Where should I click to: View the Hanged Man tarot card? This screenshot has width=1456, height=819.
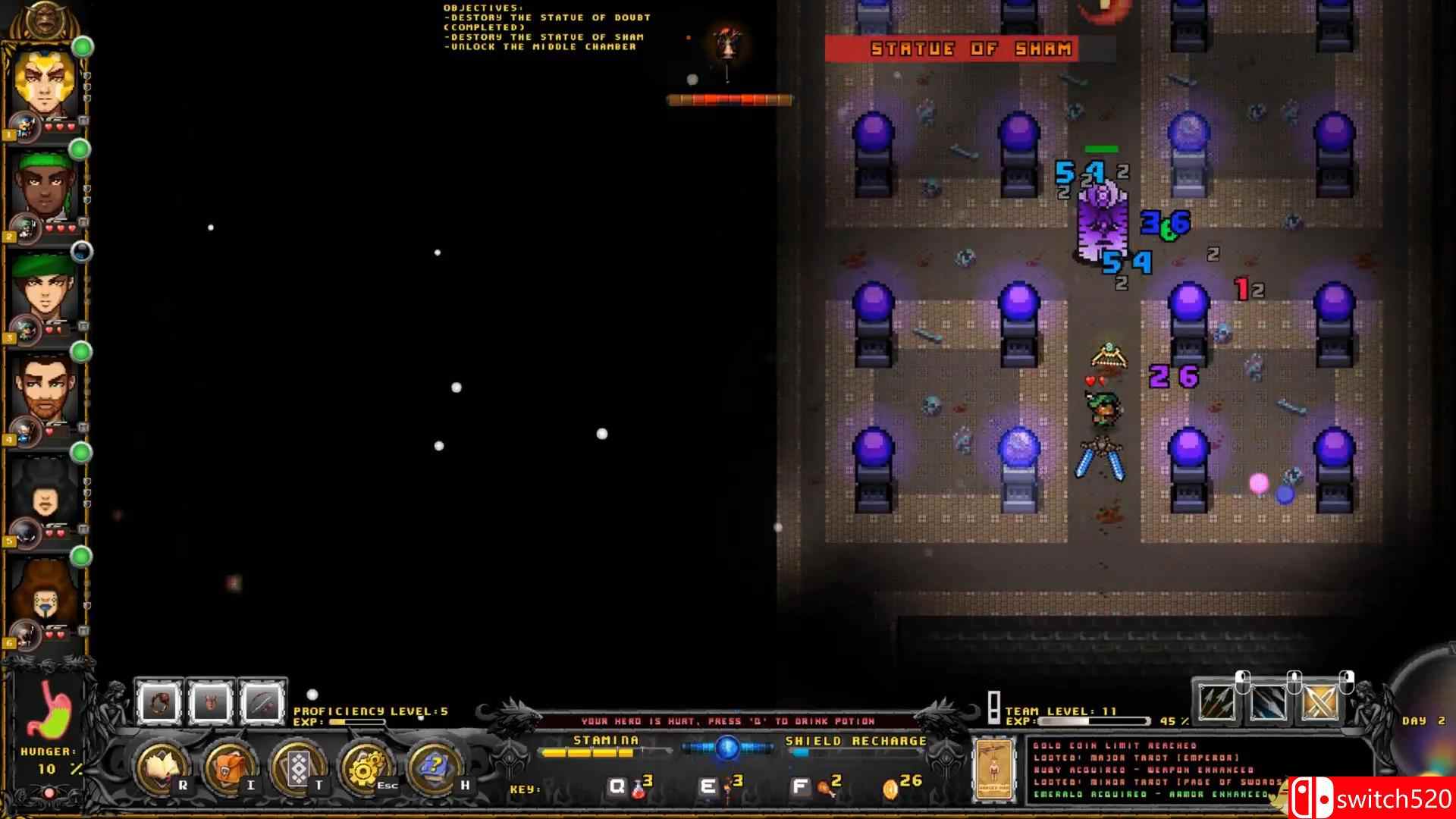(x=995, y=767)
